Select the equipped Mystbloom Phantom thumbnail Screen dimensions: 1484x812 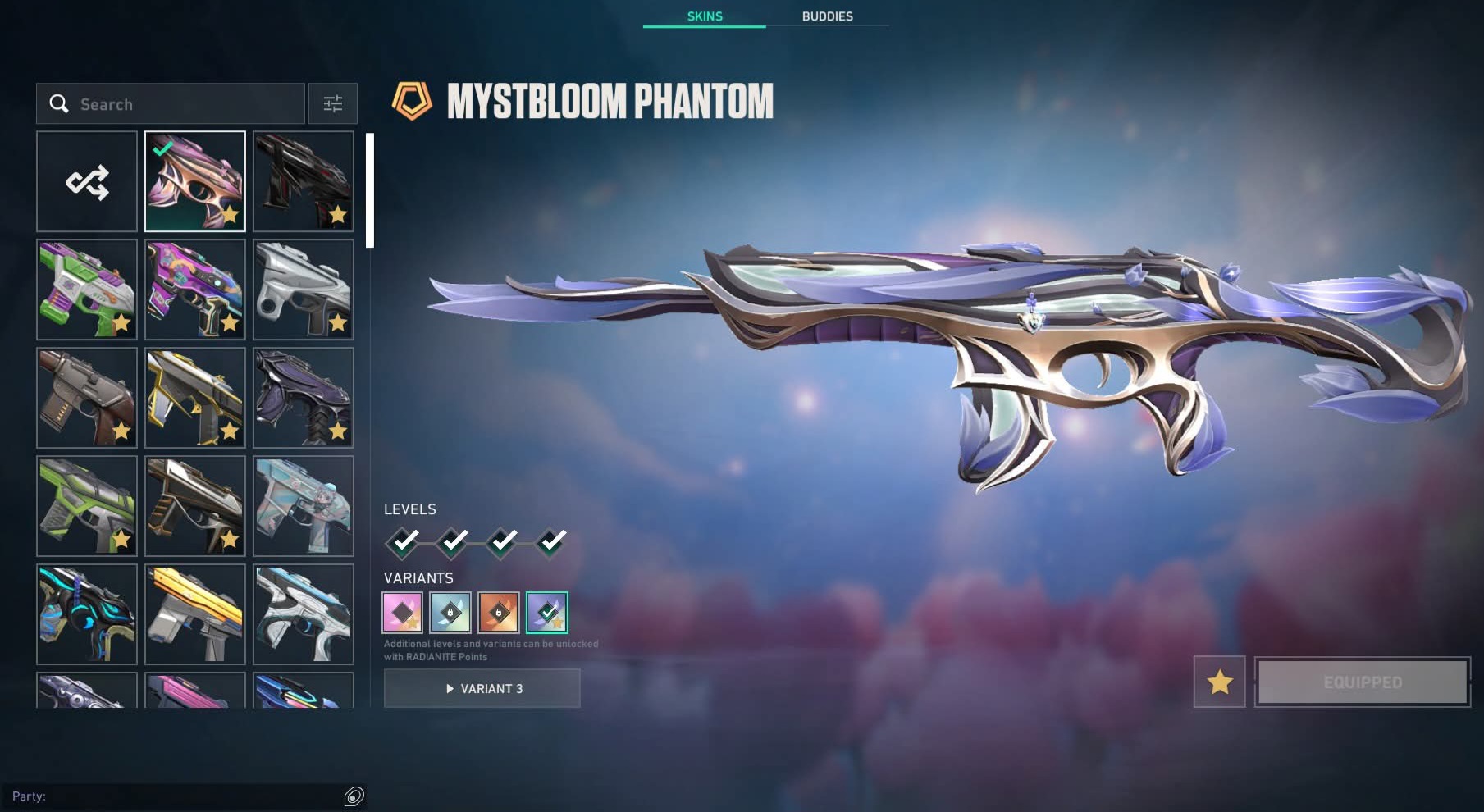(195, 181)
